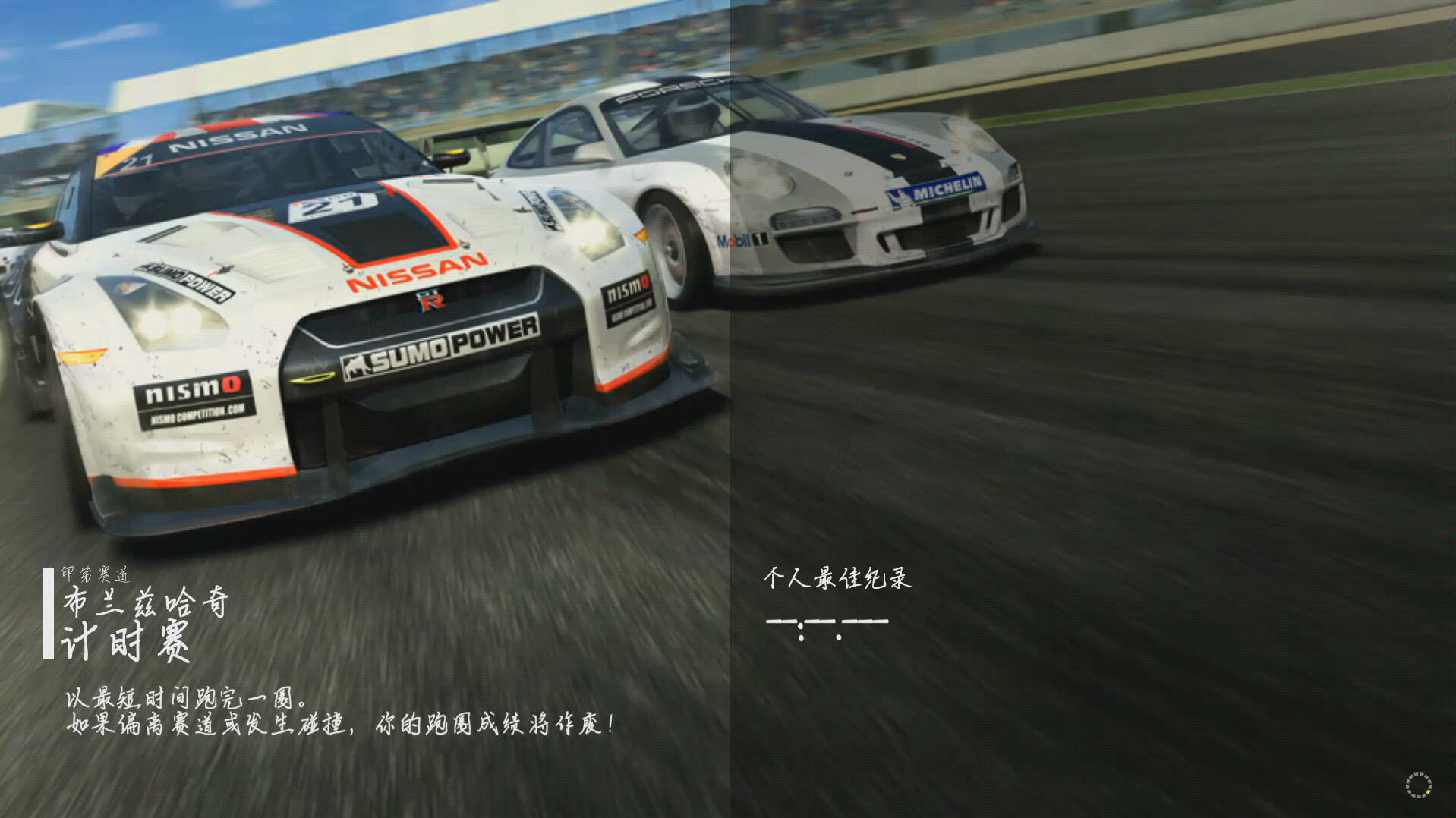This screenshot has height=818, width=1456.
Task: Click the NISMO logo on the Nissan's bumper
Action: 193,389
